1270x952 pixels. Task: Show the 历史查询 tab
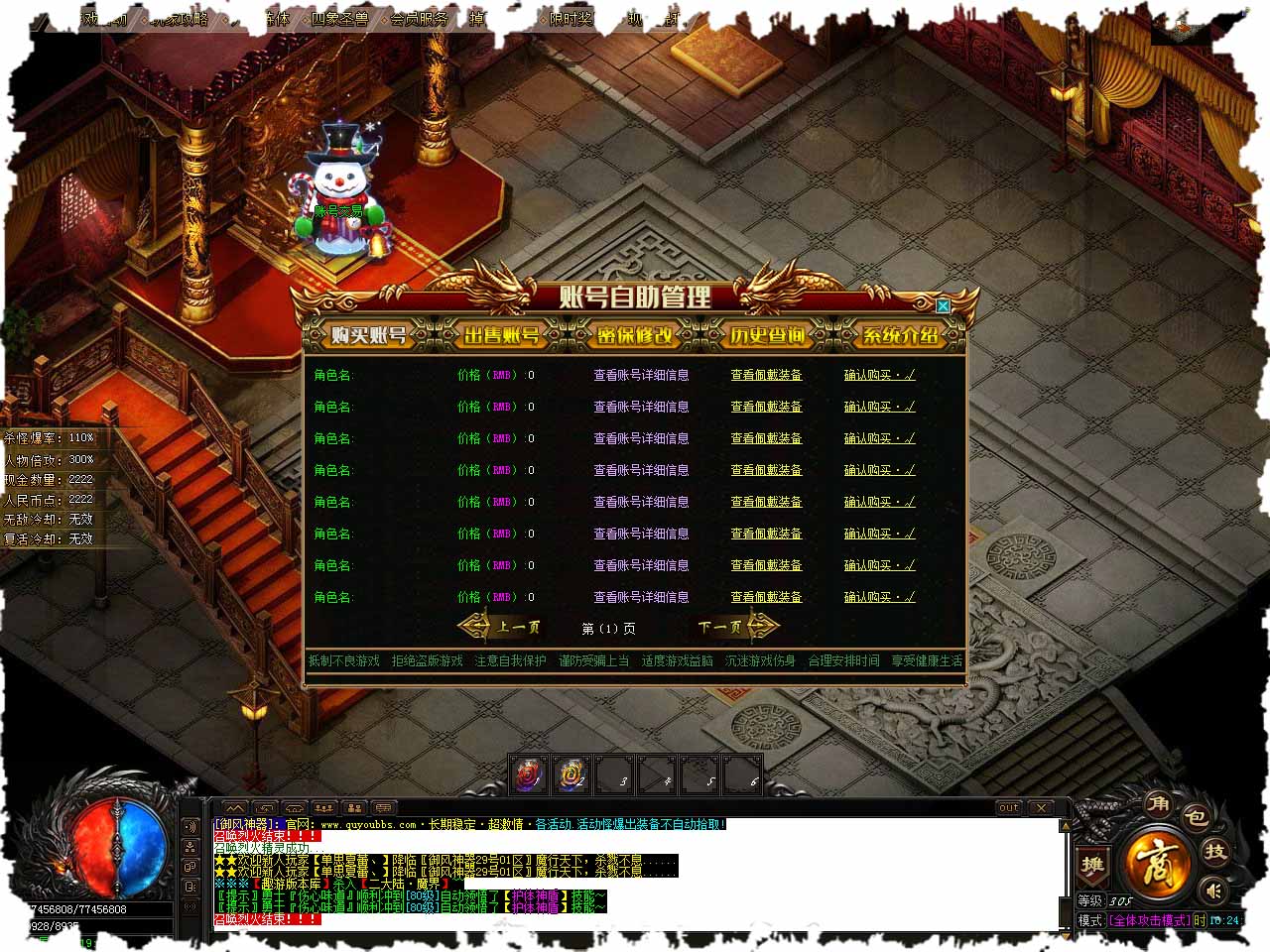tap(768, 335)
